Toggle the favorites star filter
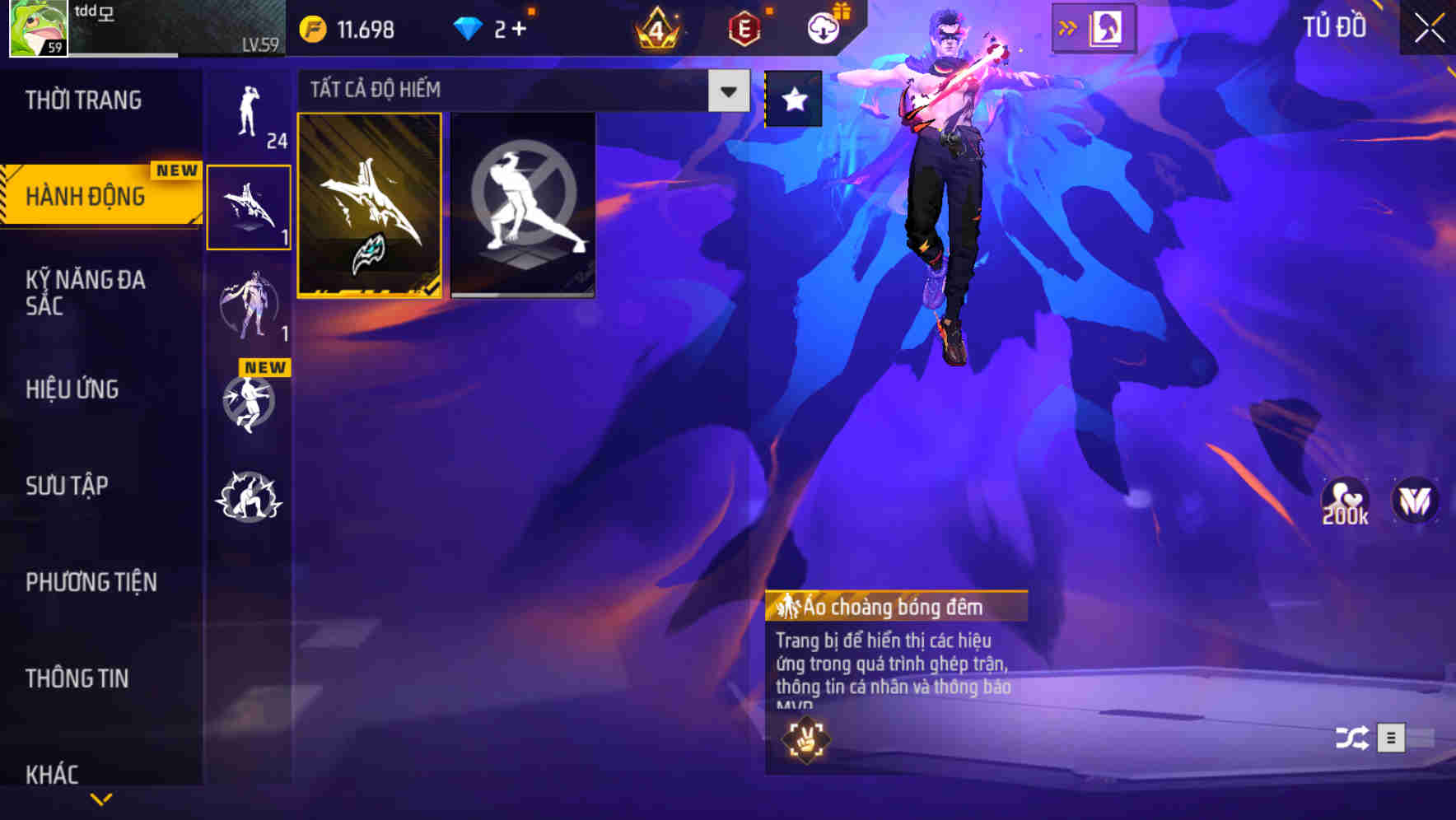This screenshot has height=820, width=1456. coord(791,99)
